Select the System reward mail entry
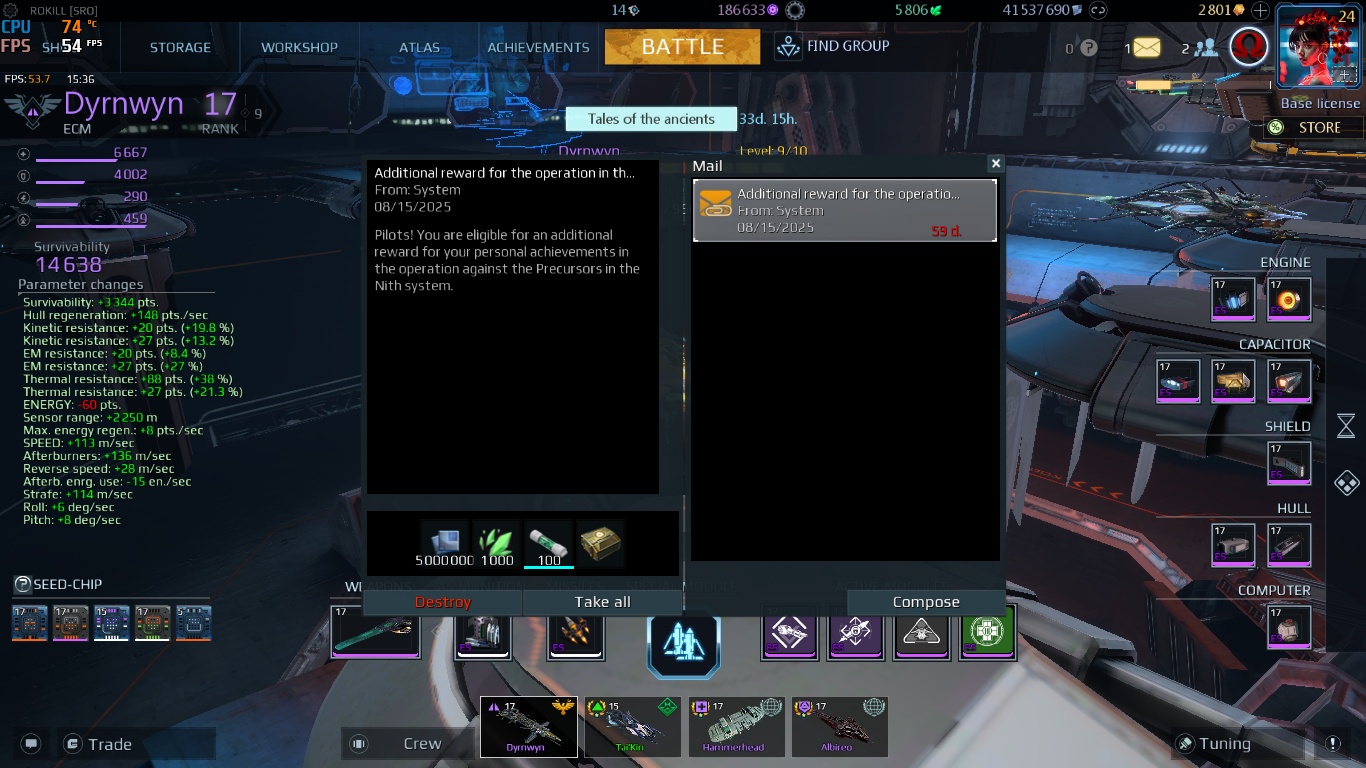This screenshot has height=768, width=1366. [x=845, y=210]
